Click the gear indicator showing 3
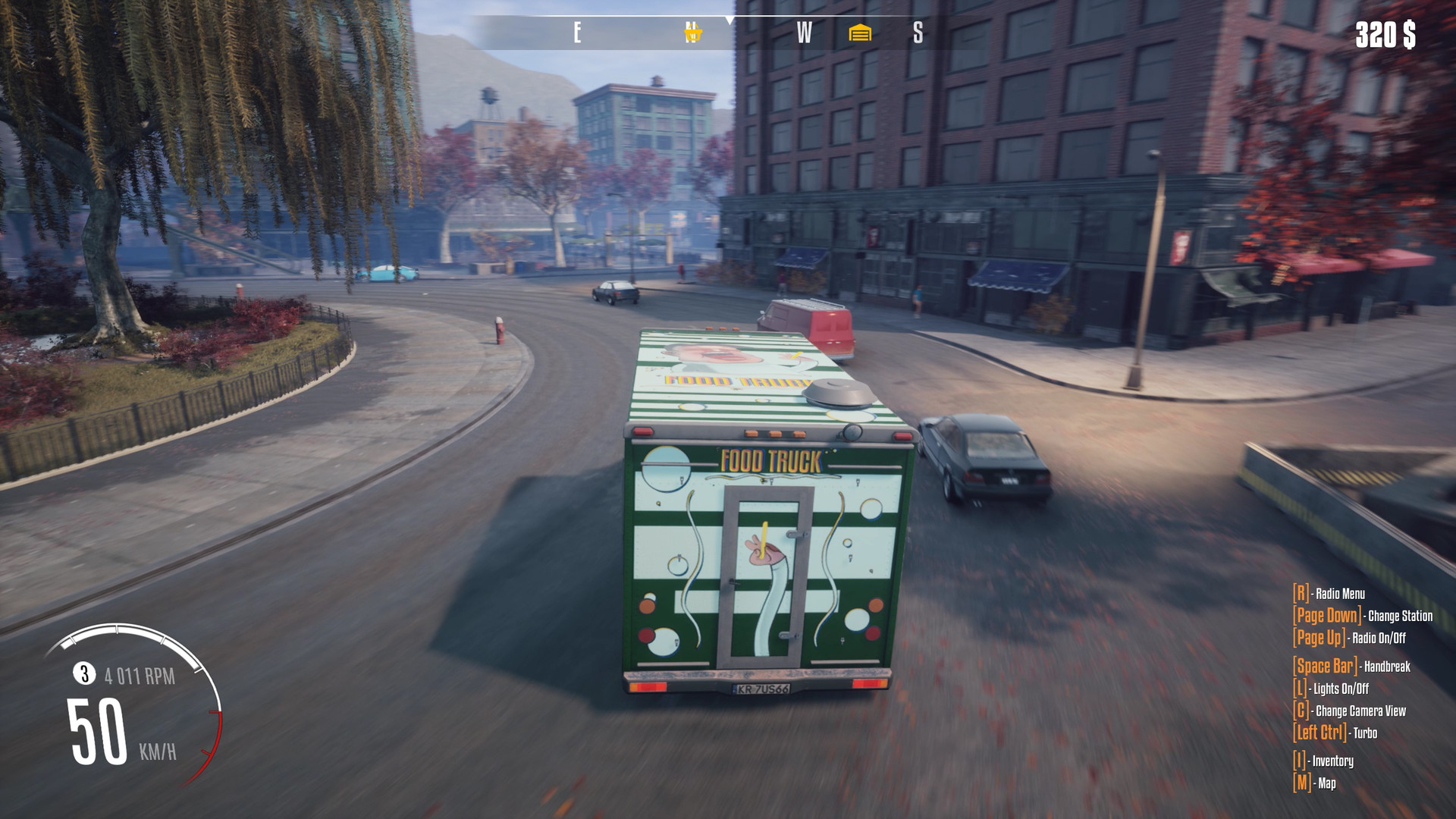The image size is (1456, 819). [x=83, y=672]
